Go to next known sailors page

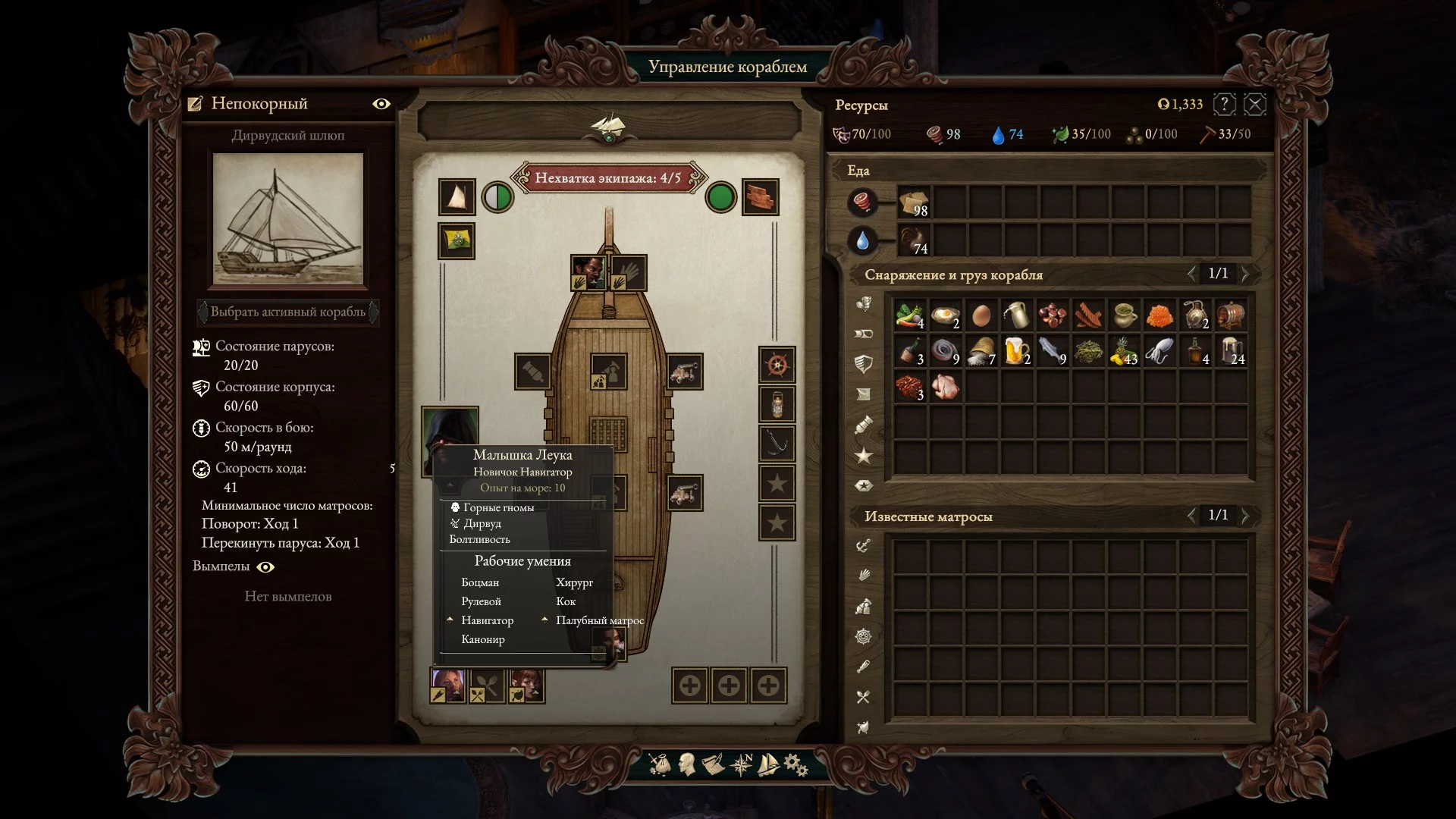click(1245, 516)
